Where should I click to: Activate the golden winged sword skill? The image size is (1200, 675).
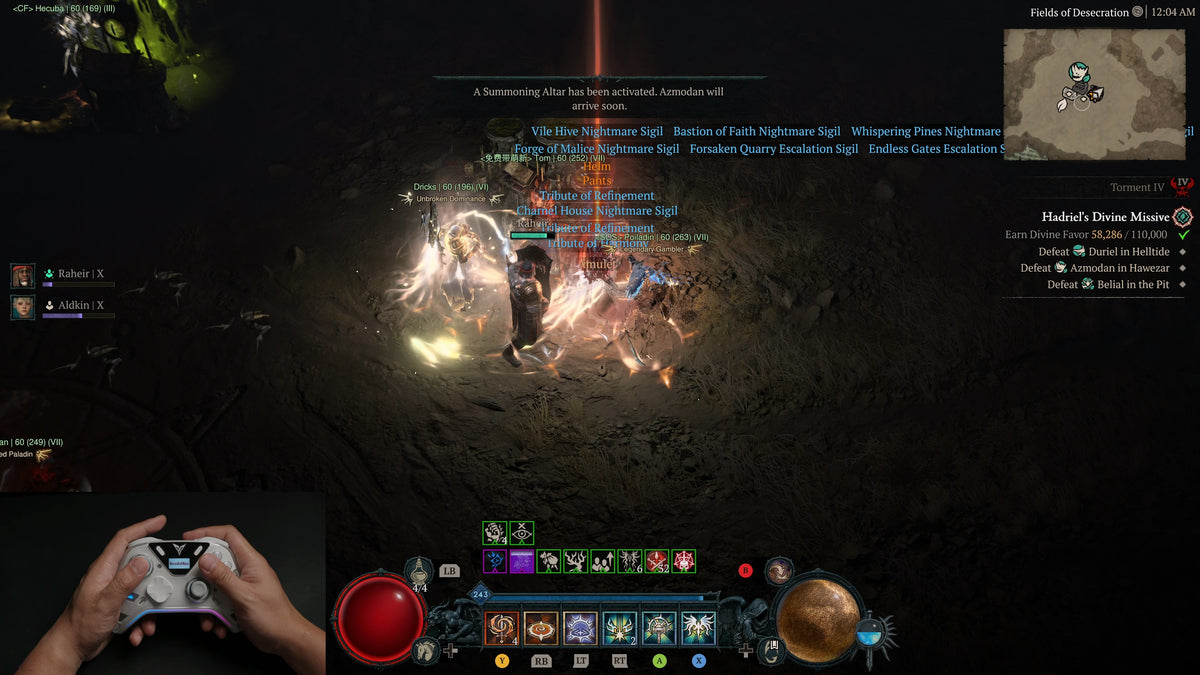click(x=620, y=628)
